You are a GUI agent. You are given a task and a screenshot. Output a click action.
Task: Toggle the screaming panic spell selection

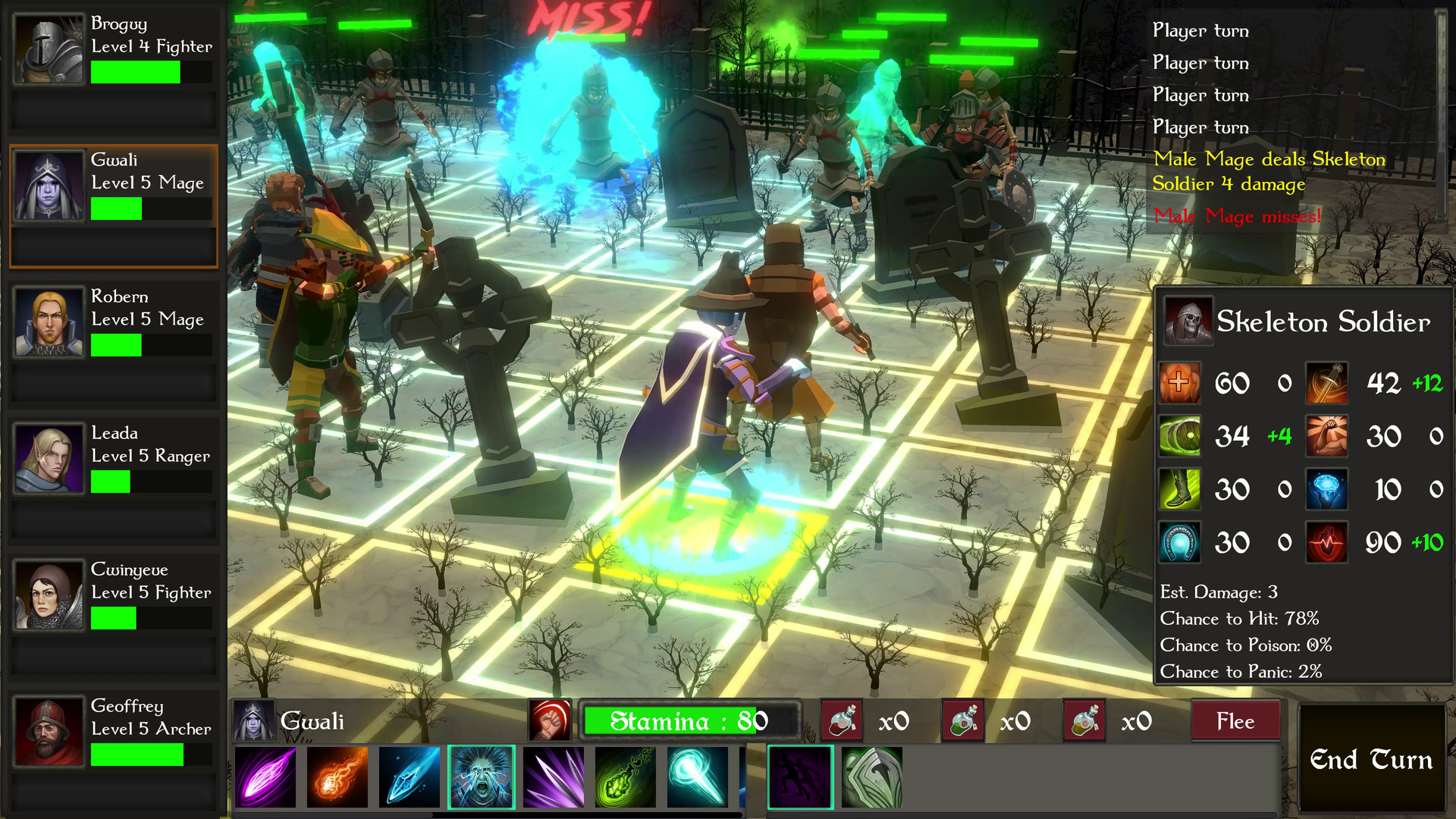[482, 777]
